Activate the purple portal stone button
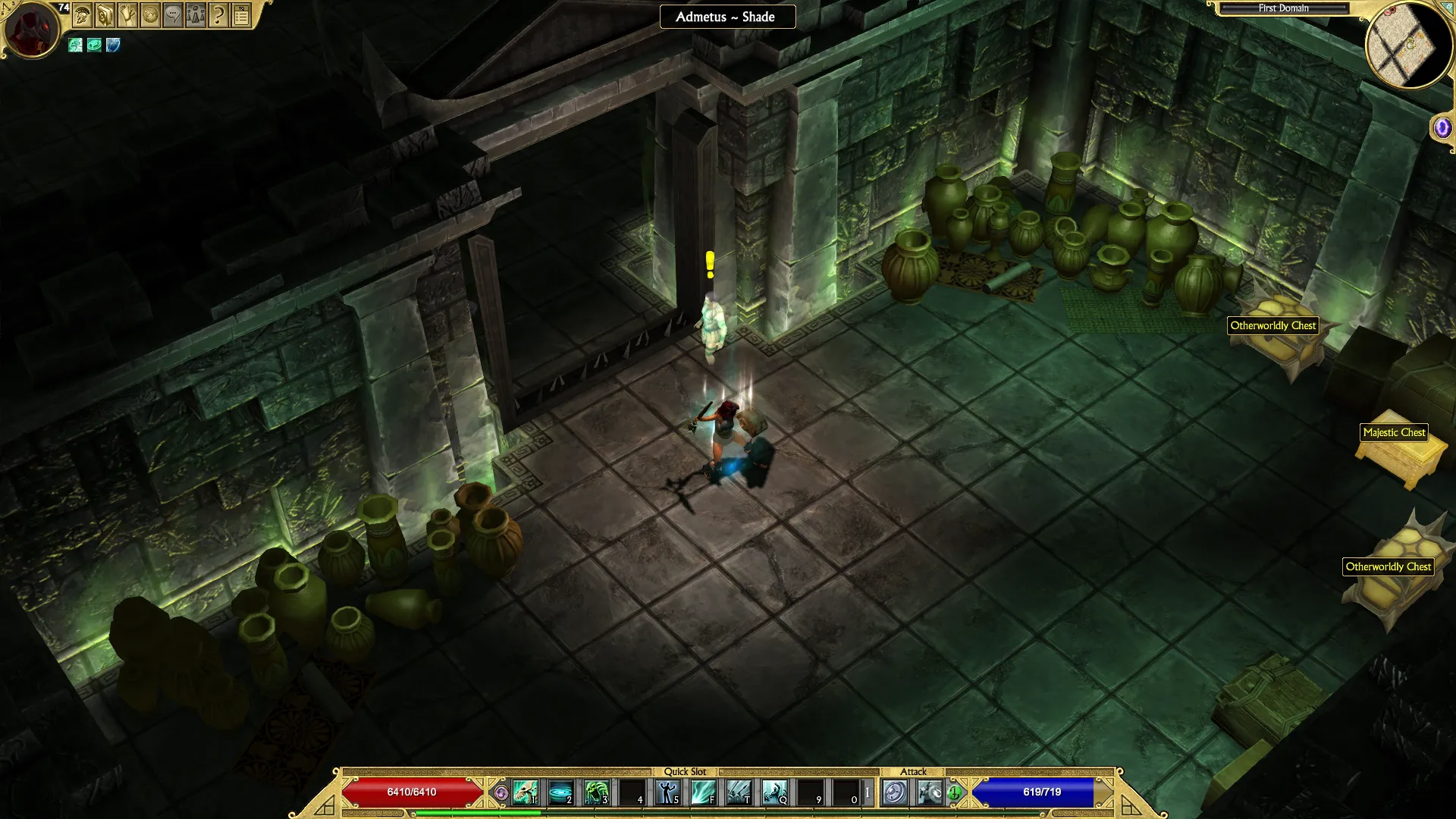The width and height of the screenshot is (1456, 819). [1442, 127]
